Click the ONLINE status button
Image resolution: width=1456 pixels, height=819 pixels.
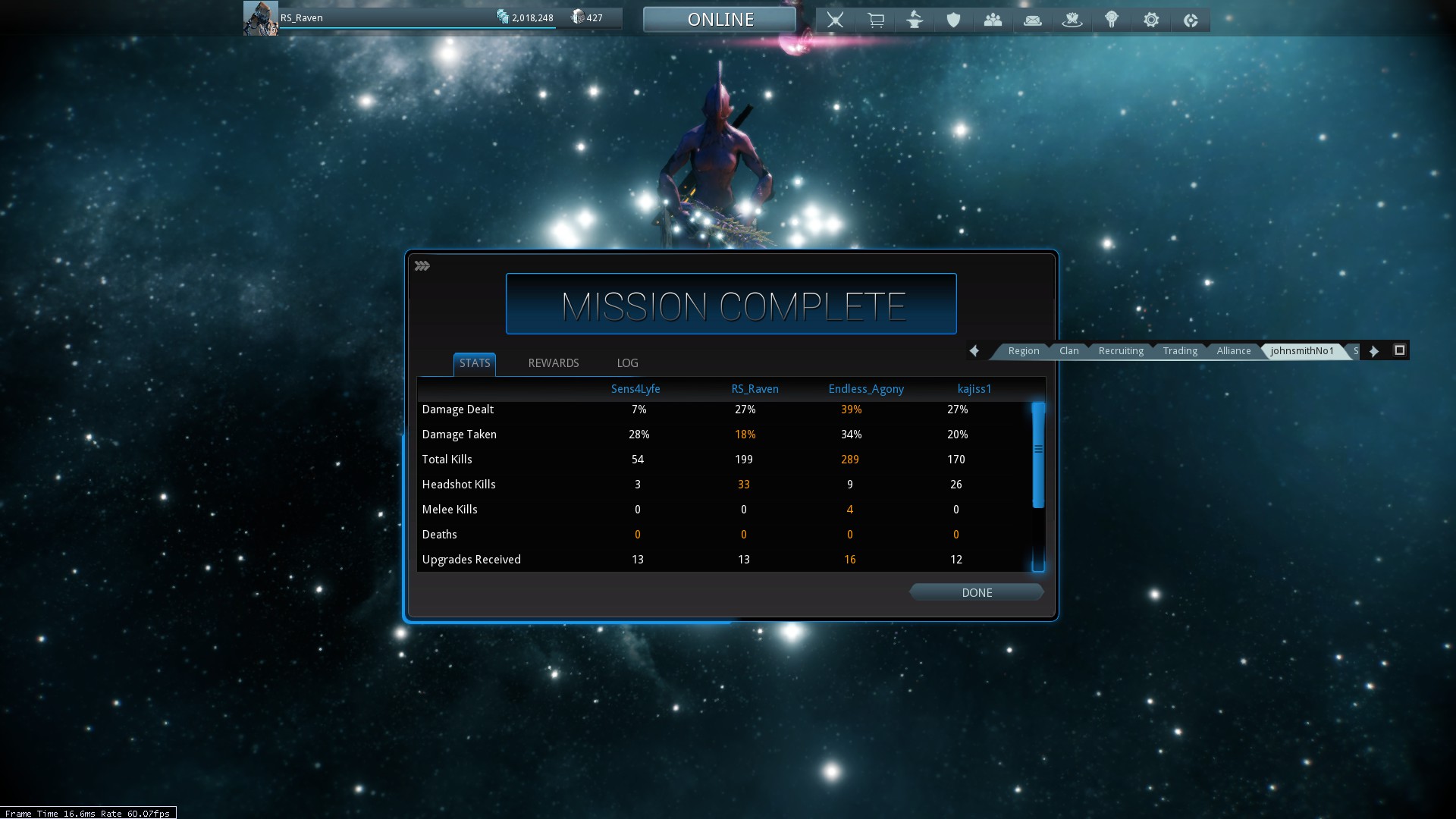(720, 20)
